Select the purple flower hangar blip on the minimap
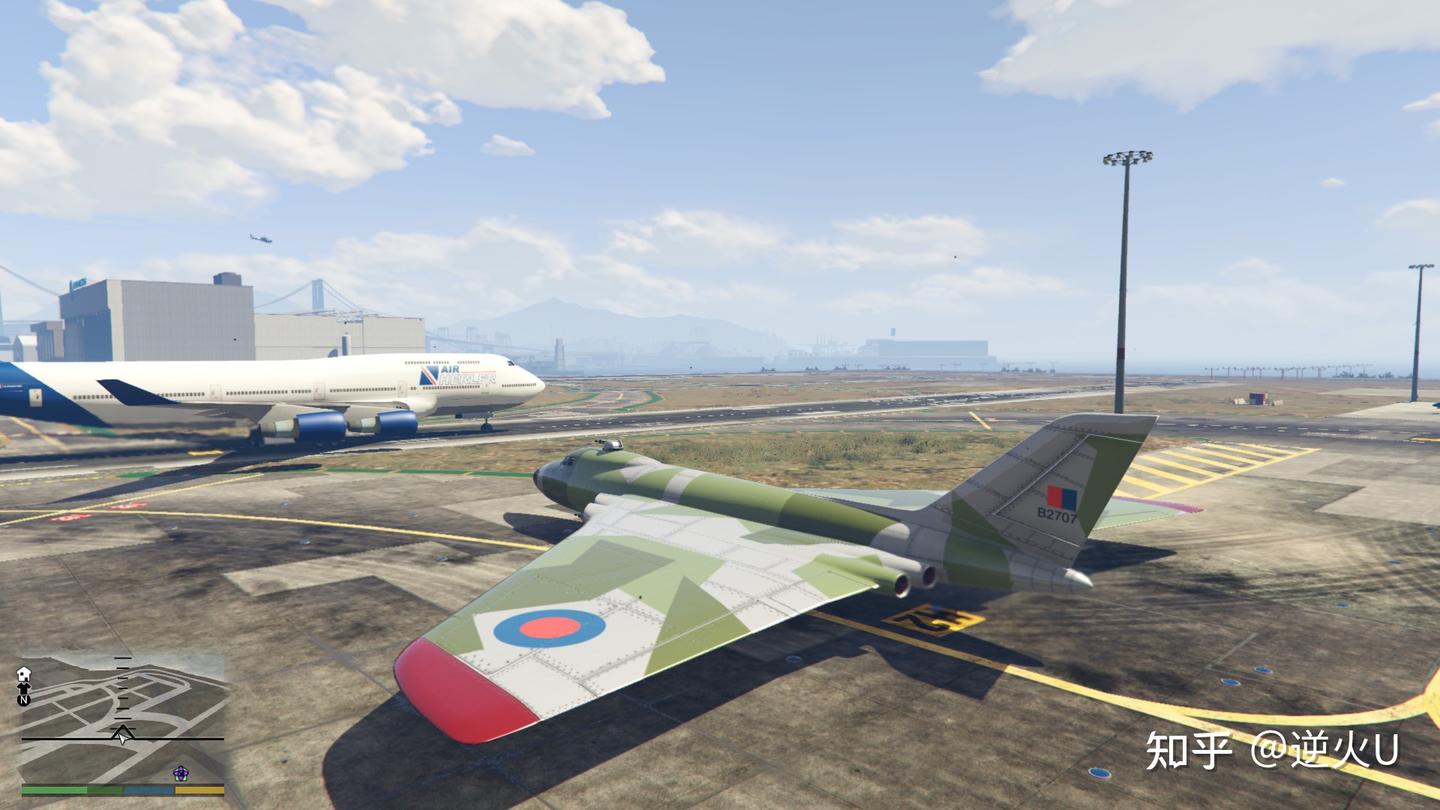Viewport: 1440px width, 810px height. coord(180,773)
